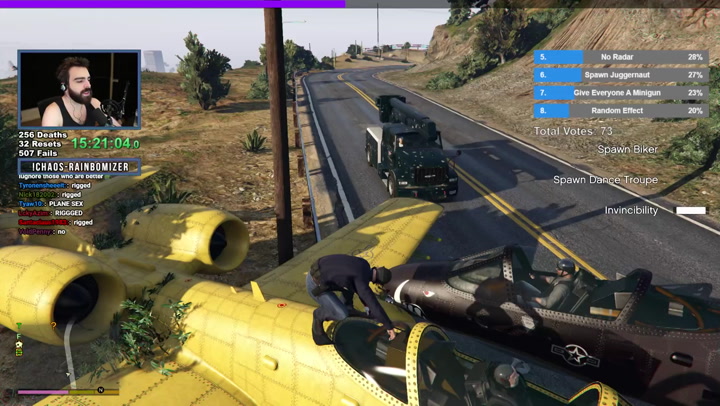This screenshot has height=406, width=720.
Task: Click the Spawn Biker active effect
Action: pyautogui.click(x=628, y=150)
